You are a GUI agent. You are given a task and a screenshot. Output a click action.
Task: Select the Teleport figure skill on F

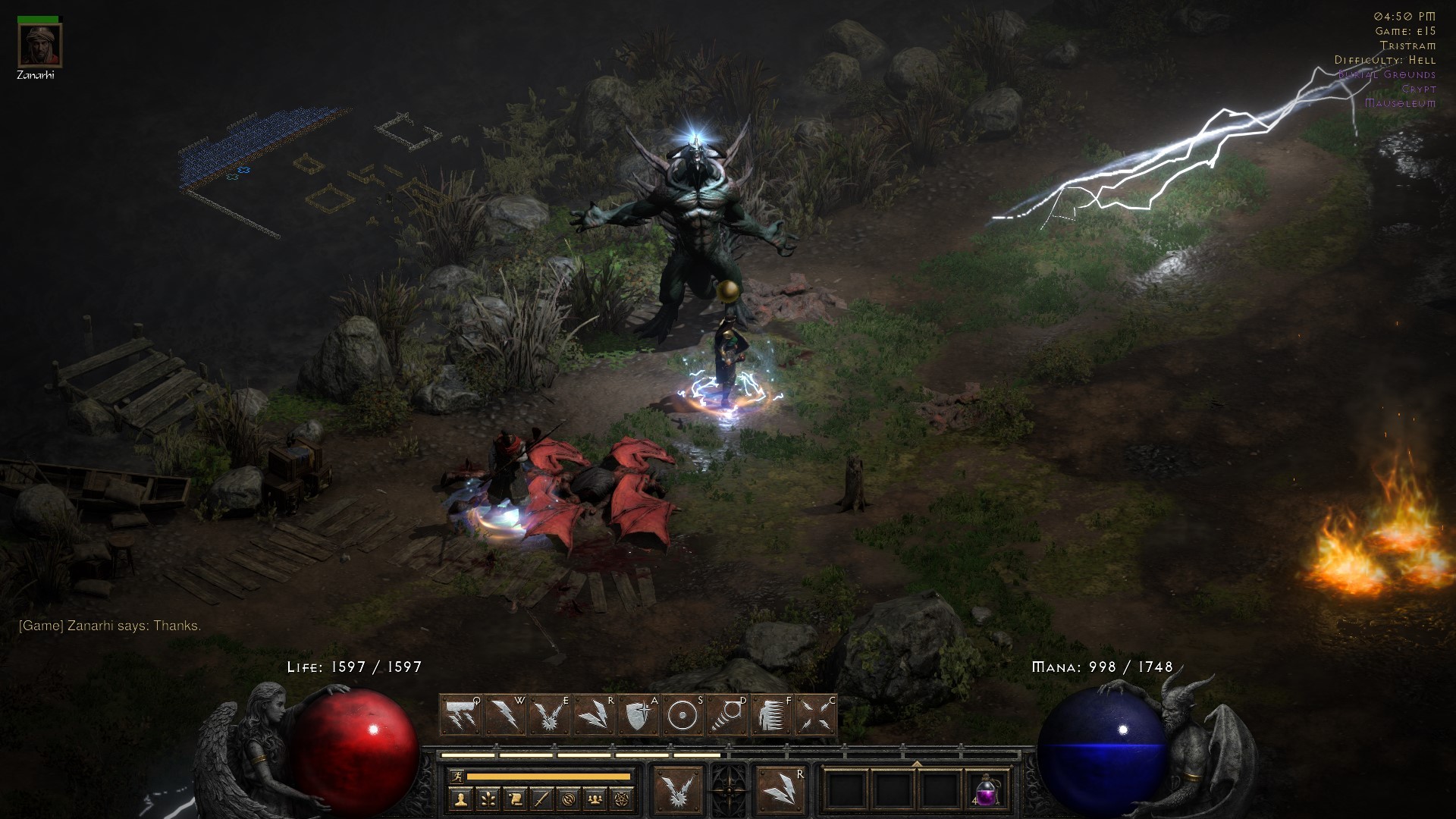coord(771,715)
